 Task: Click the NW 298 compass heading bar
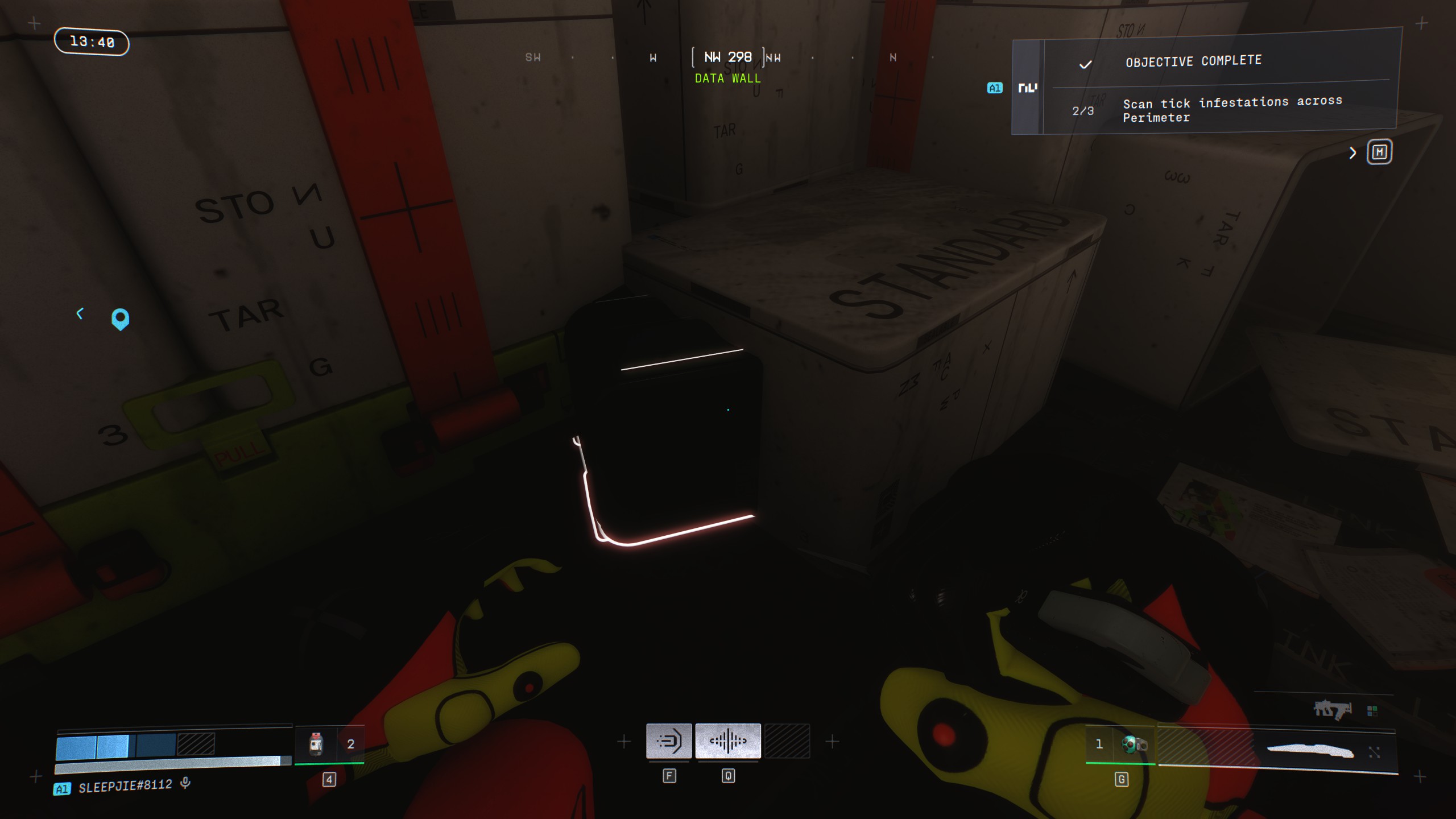(727, 57)
